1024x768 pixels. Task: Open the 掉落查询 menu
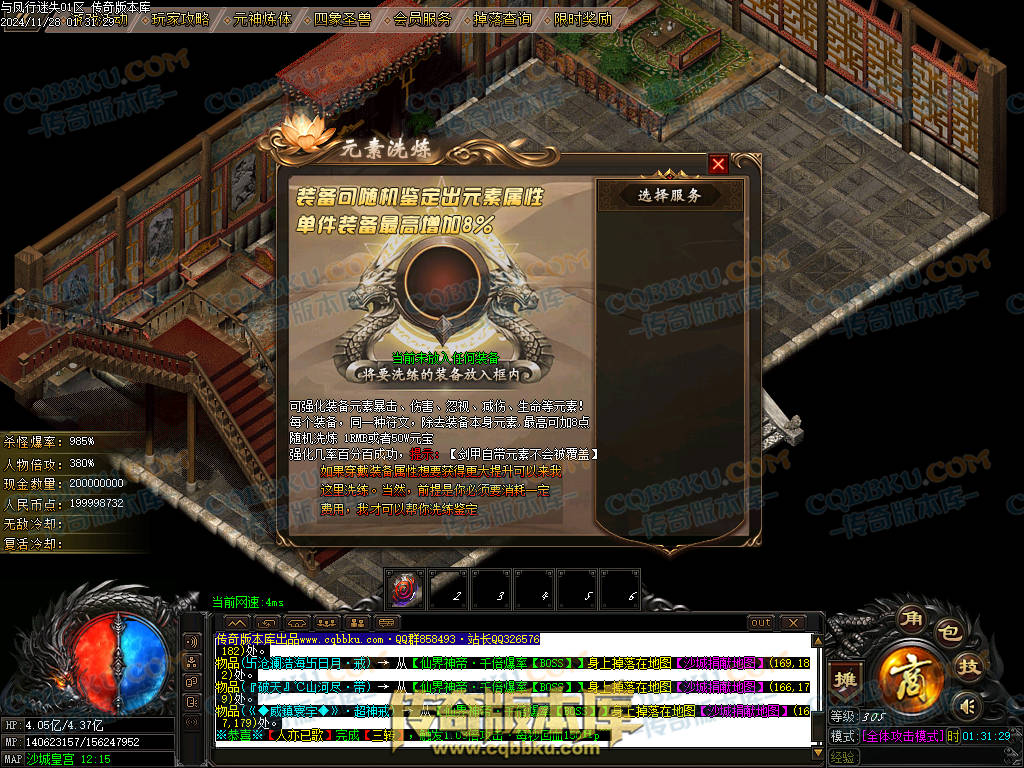503,19
